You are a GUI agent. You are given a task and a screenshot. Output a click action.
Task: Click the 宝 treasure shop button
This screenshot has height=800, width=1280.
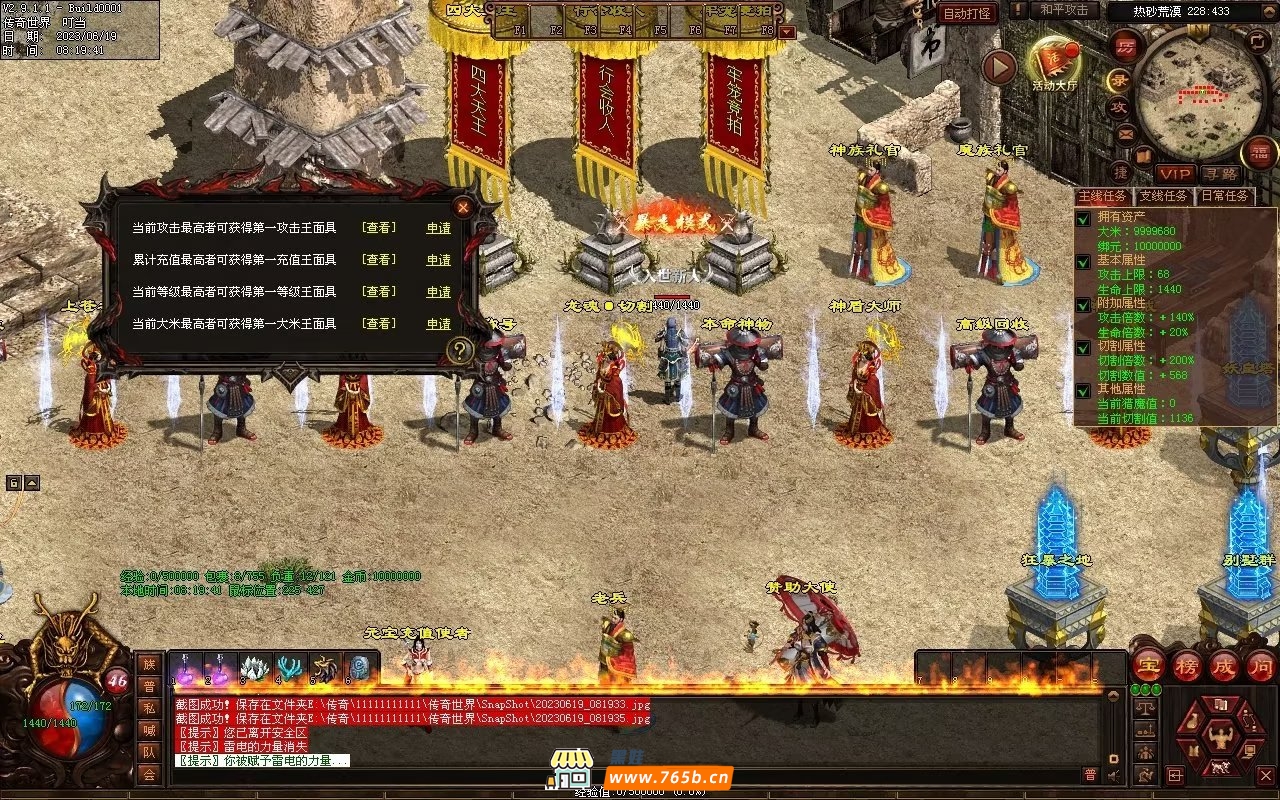(x=1148, y=666)
